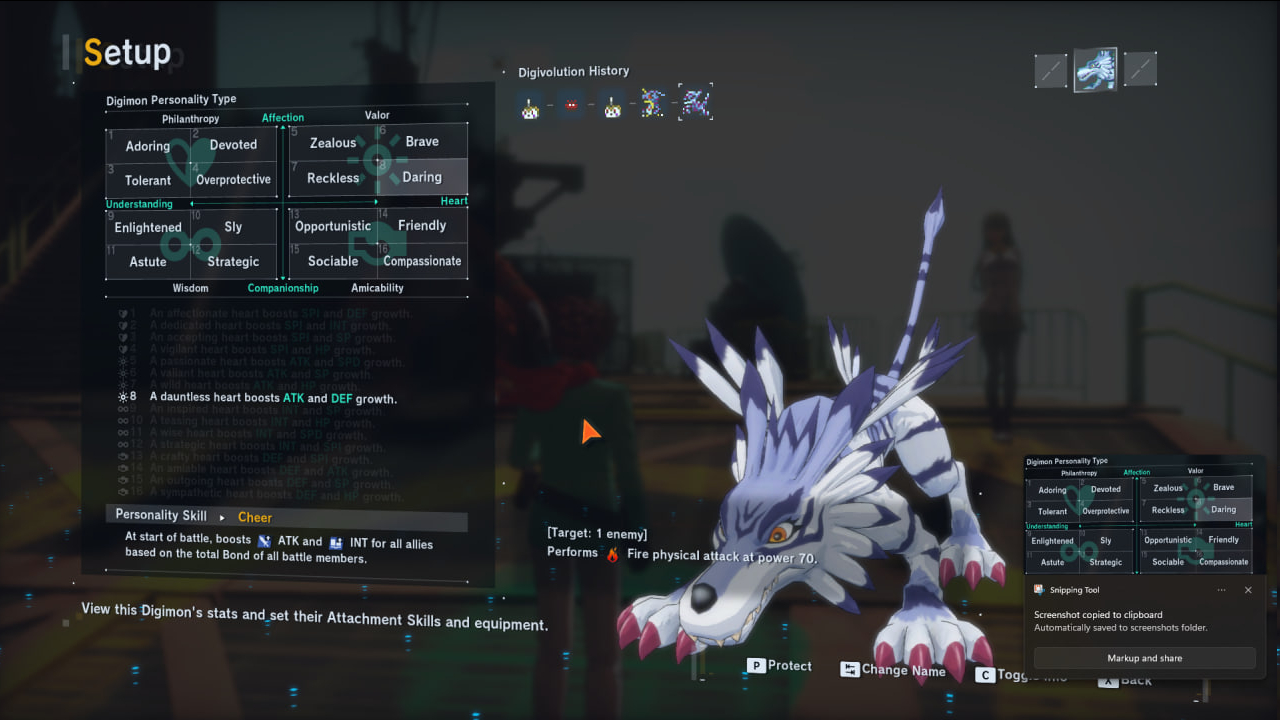The image size is (1280, 720).
Task: Select the Enlightened personality cell
Action: [x=148, y=227]
